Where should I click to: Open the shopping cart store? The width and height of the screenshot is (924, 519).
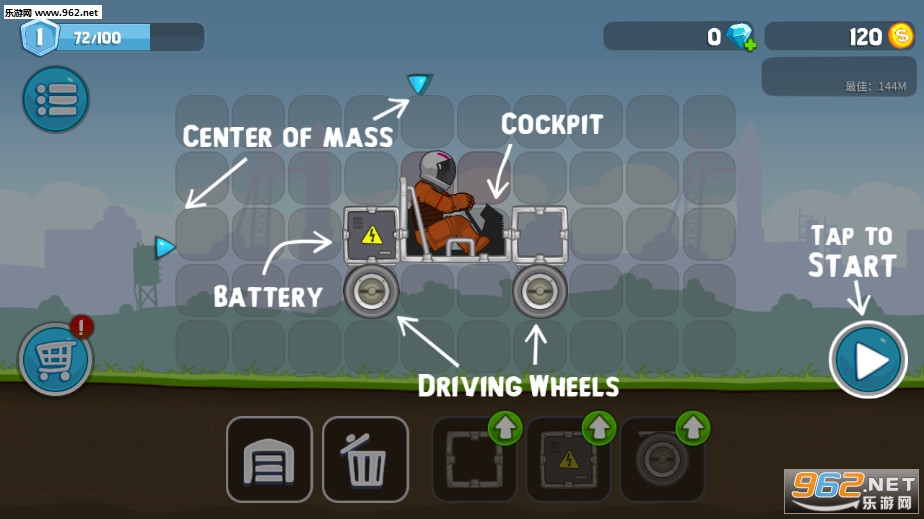(55, 358)
